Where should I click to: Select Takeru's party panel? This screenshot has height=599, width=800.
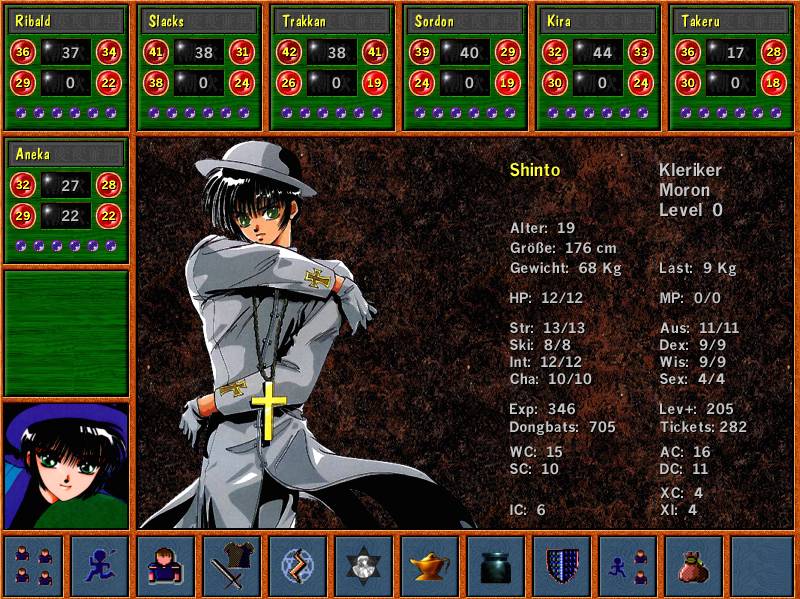coord(733,68)
